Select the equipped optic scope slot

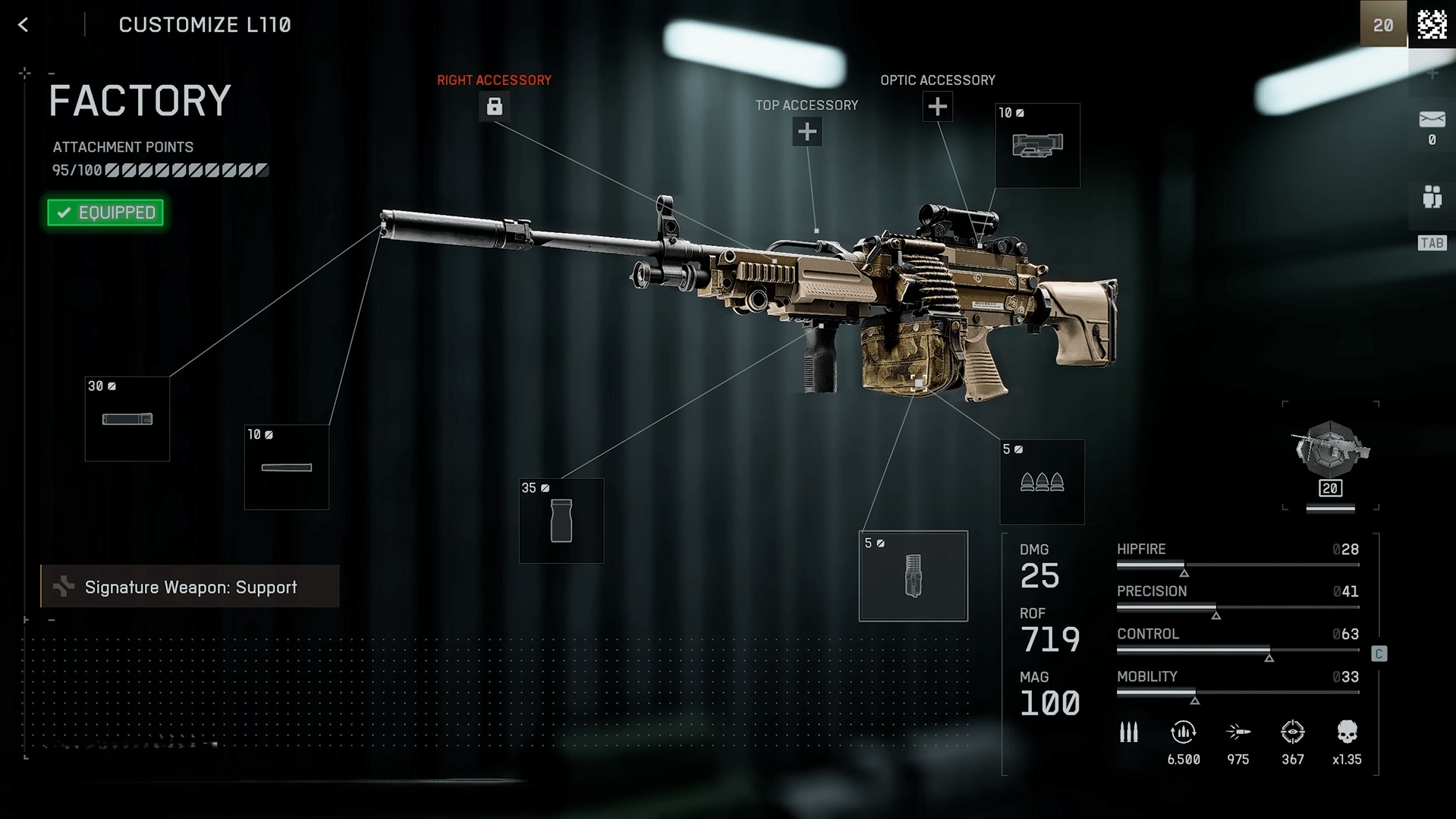[1037, 146]
